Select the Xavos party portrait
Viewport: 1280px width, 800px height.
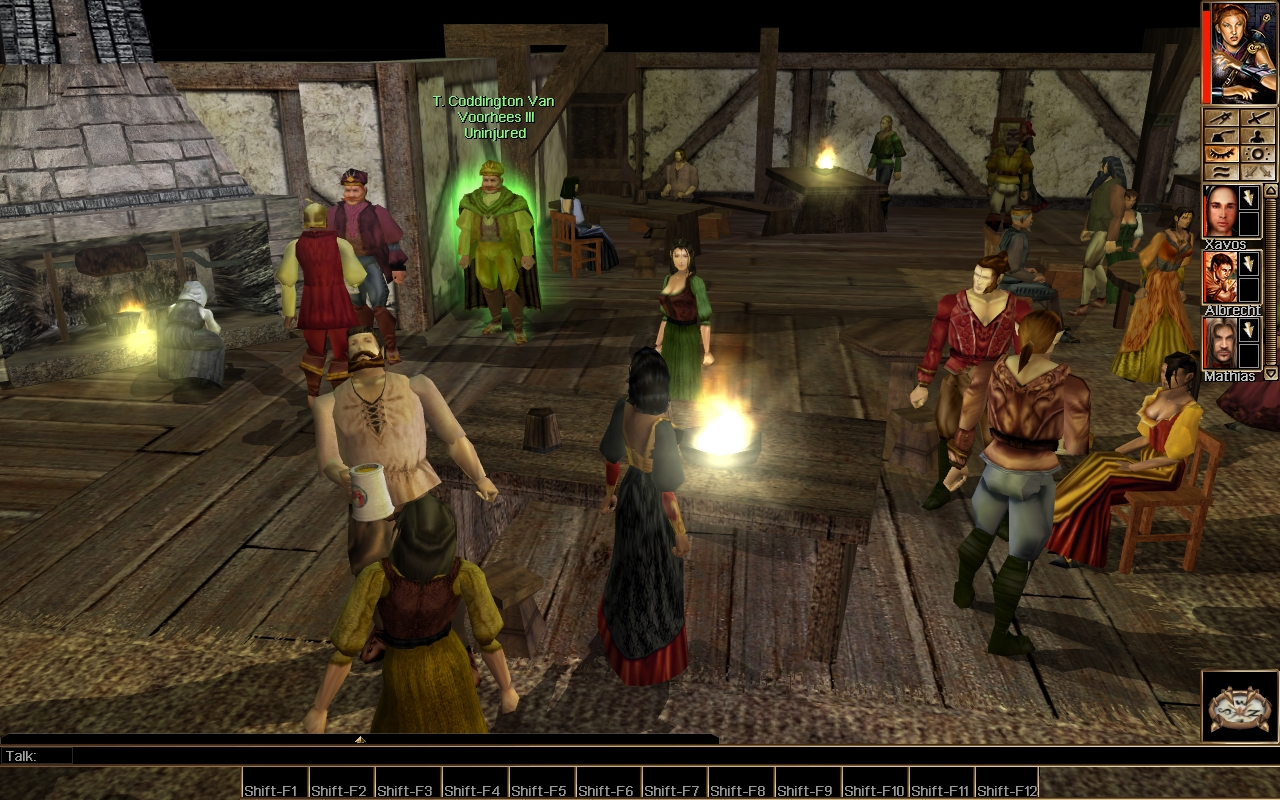point(1219,210)
